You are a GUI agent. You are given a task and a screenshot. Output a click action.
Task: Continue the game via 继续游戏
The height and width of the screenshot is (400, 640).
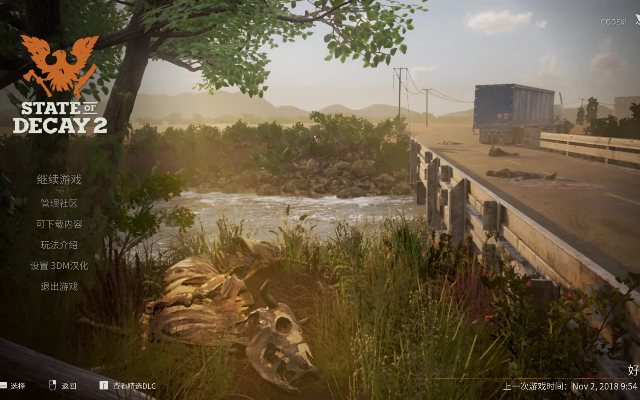[x=59, y=180]
